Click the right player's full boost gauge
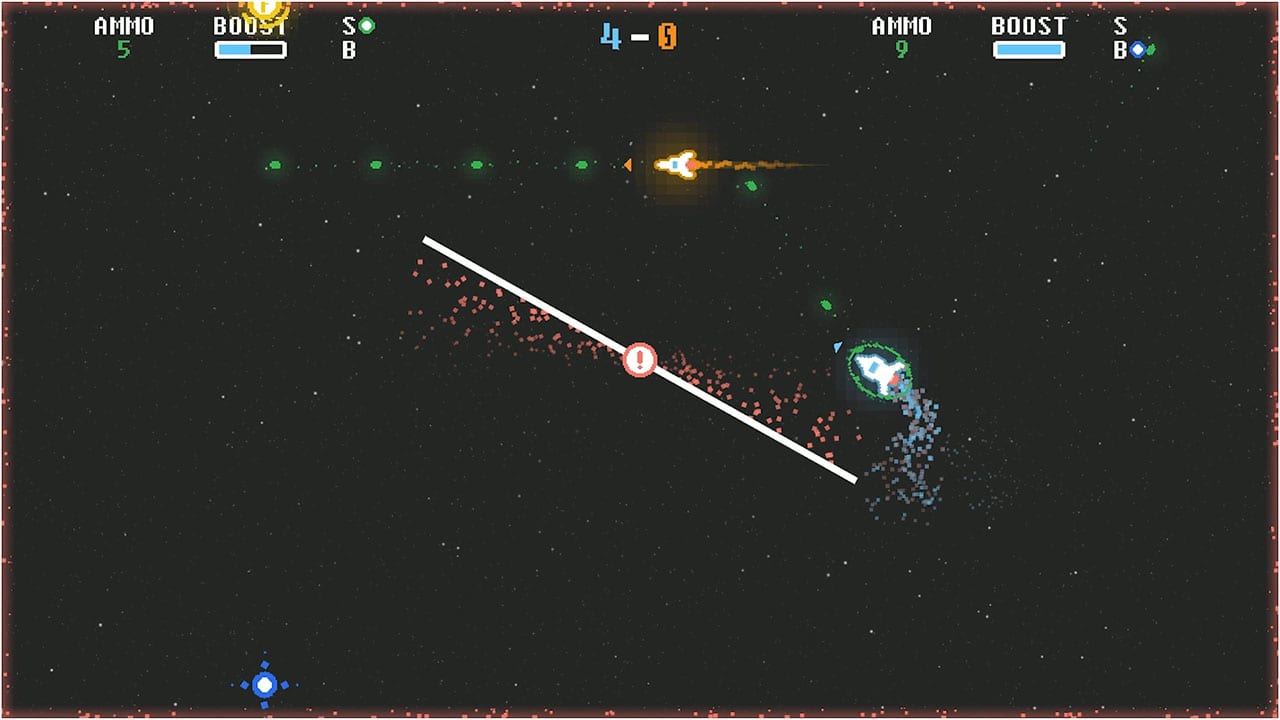 (x=1028, y=47)
